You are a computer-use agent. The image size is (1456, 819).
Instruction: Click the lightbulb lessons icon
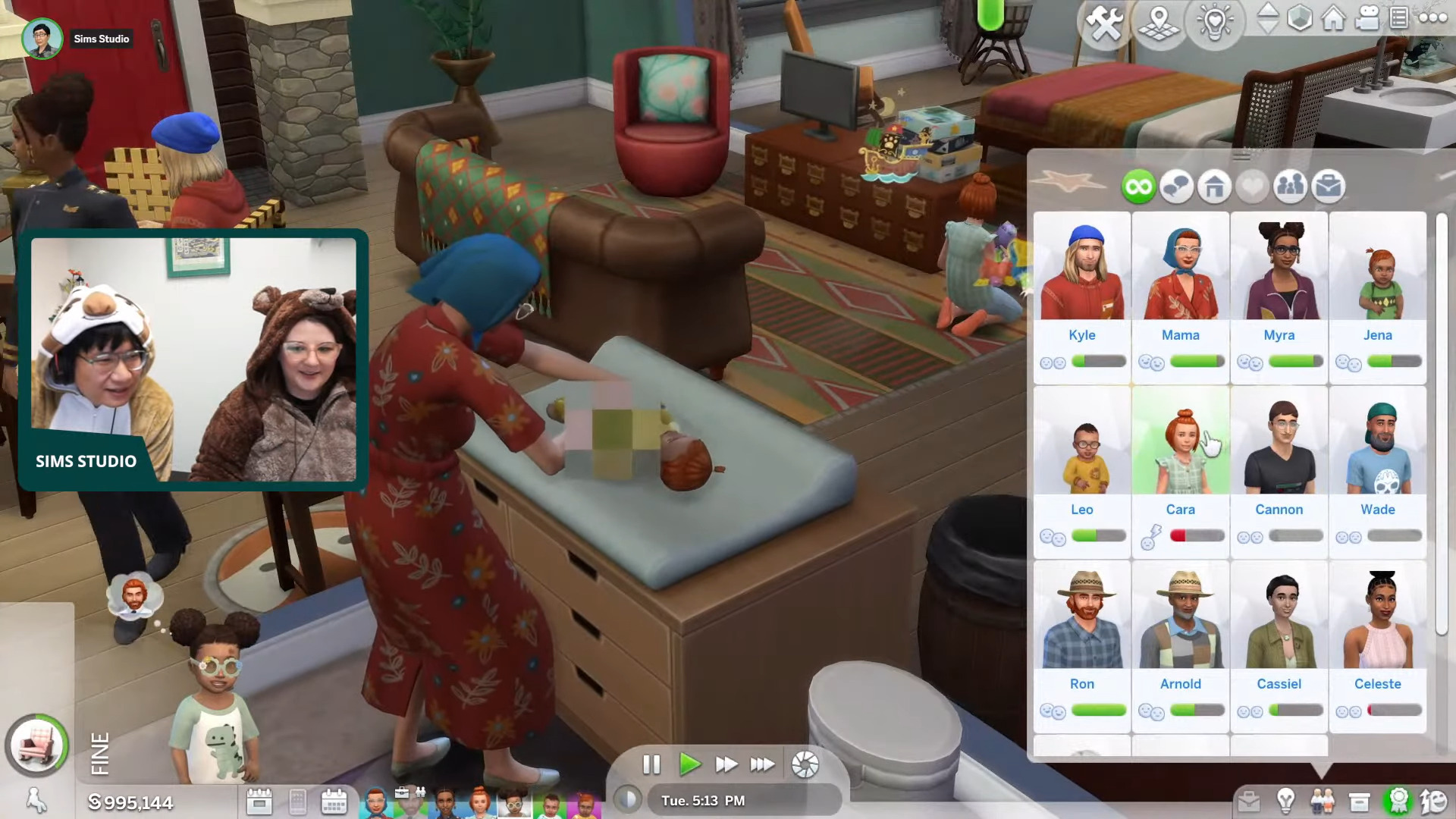(x=1215, y=23)
